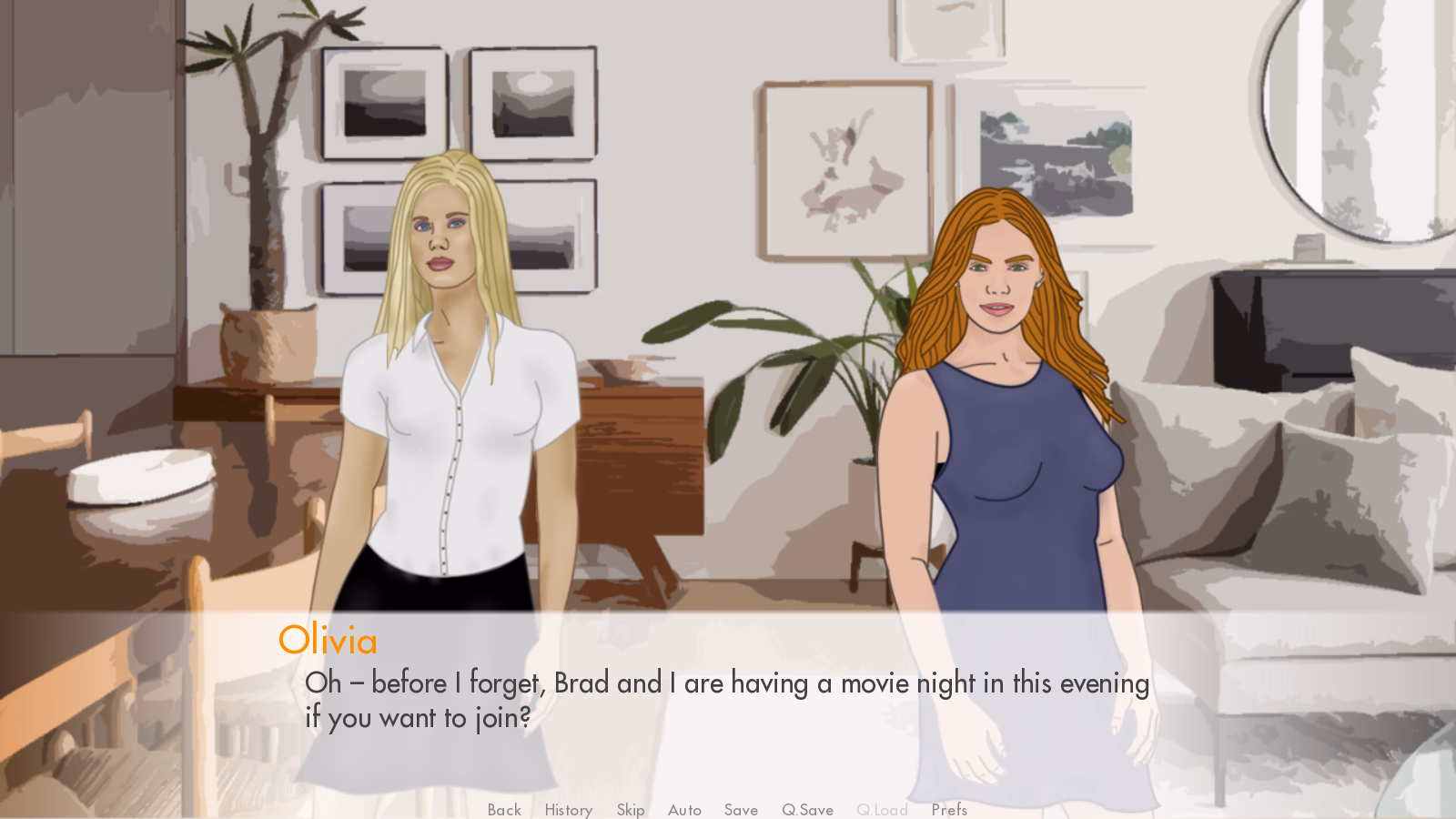This screenshot has width=1456, height=819.
Task: Select Save from the quick menu
Action: 741,810
